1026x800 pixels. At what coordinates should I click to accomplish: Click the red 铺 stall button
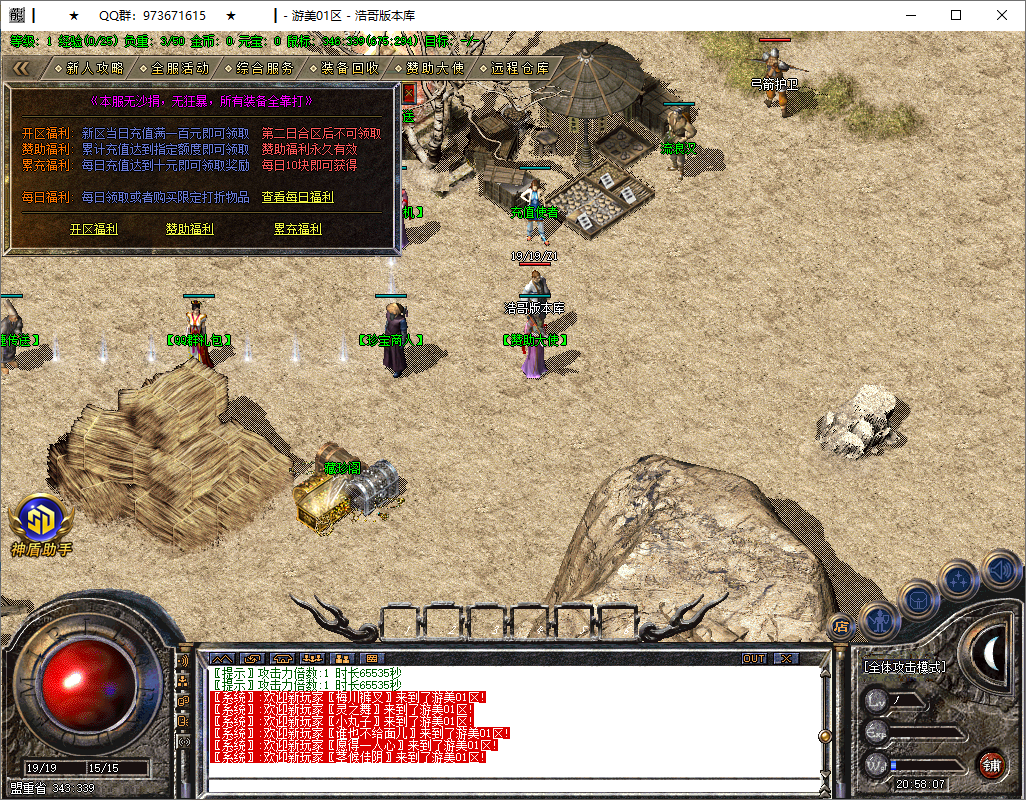point(991,765)
